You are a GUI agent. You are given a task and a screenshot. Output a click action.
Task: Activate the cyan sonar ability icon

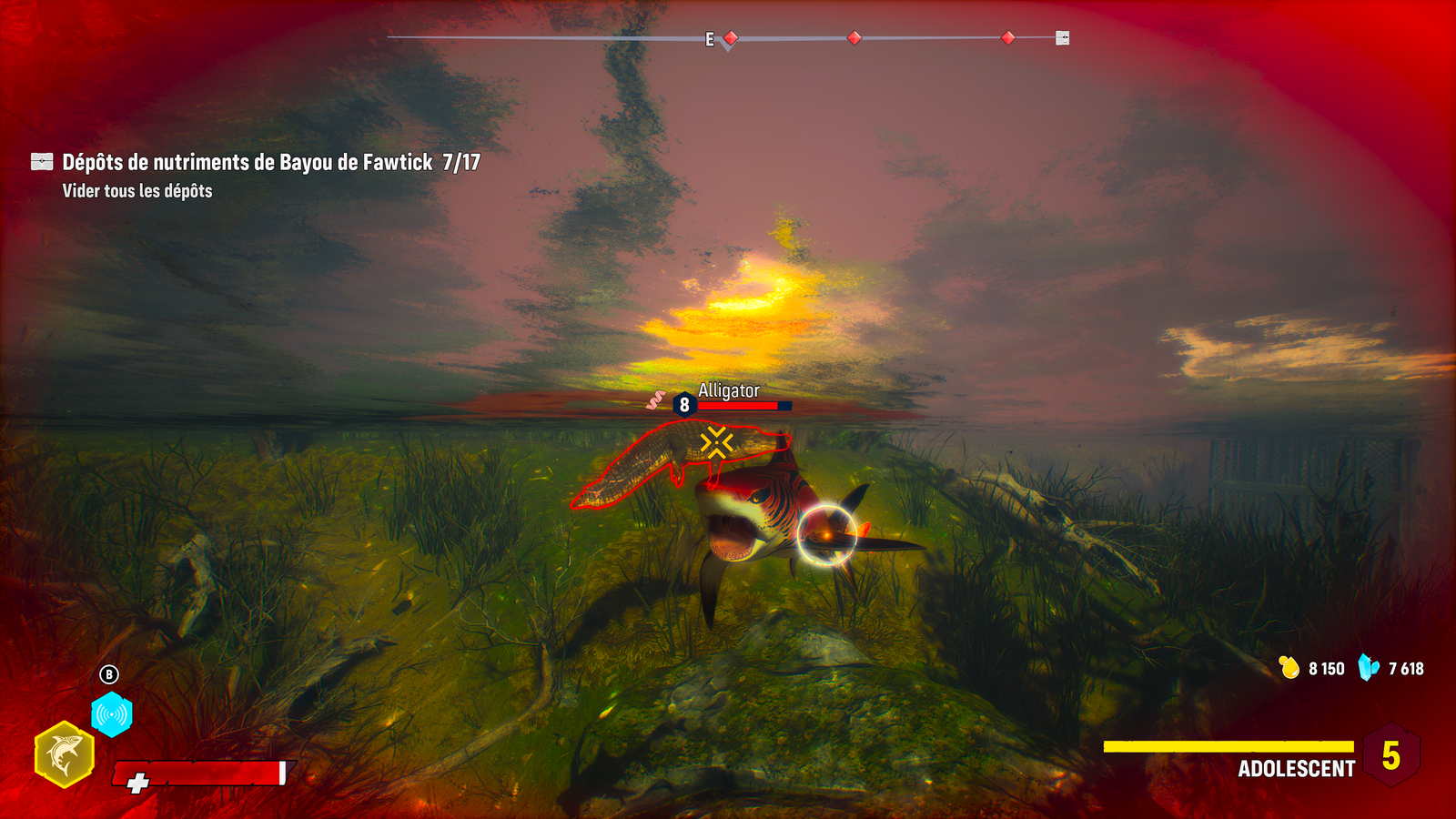pos(112,714)
